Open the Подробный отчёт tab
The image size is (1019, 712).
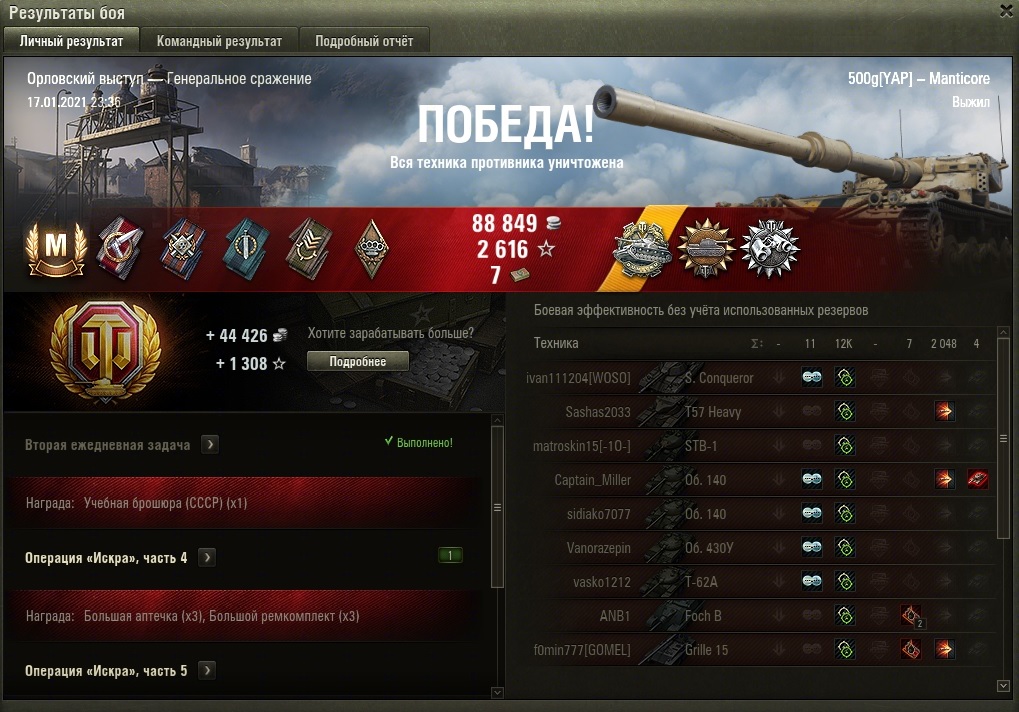364,41
